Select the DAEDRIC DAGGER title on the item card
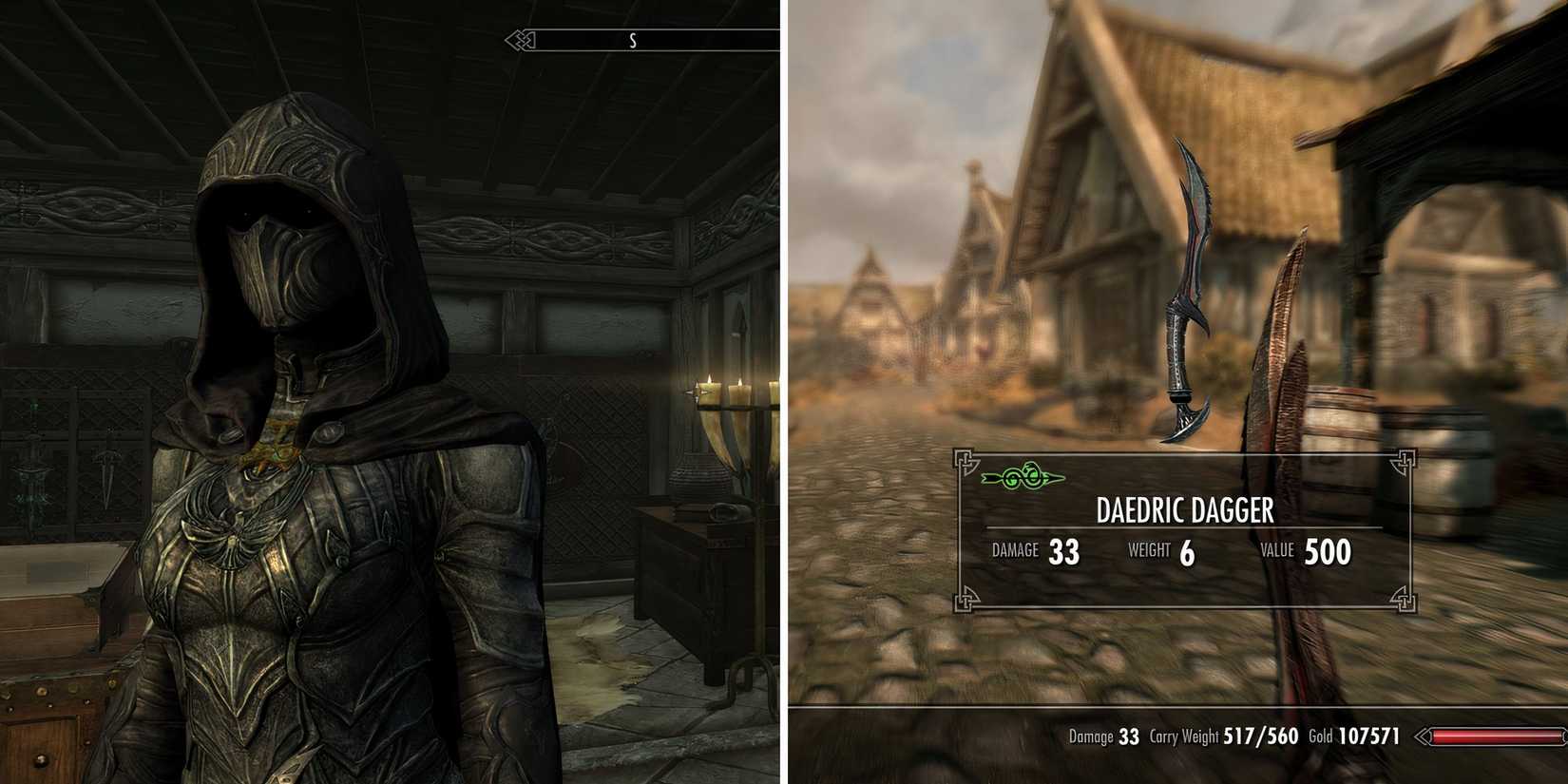 point(1184,511)
